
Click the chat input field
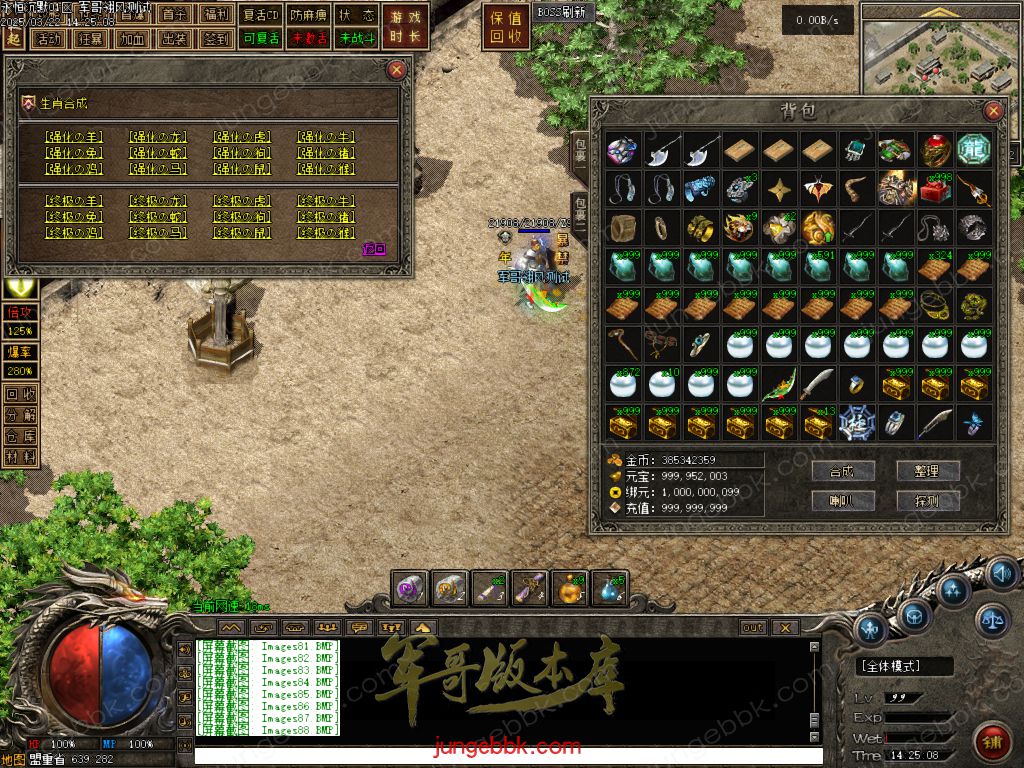click(x=500, y=756)
